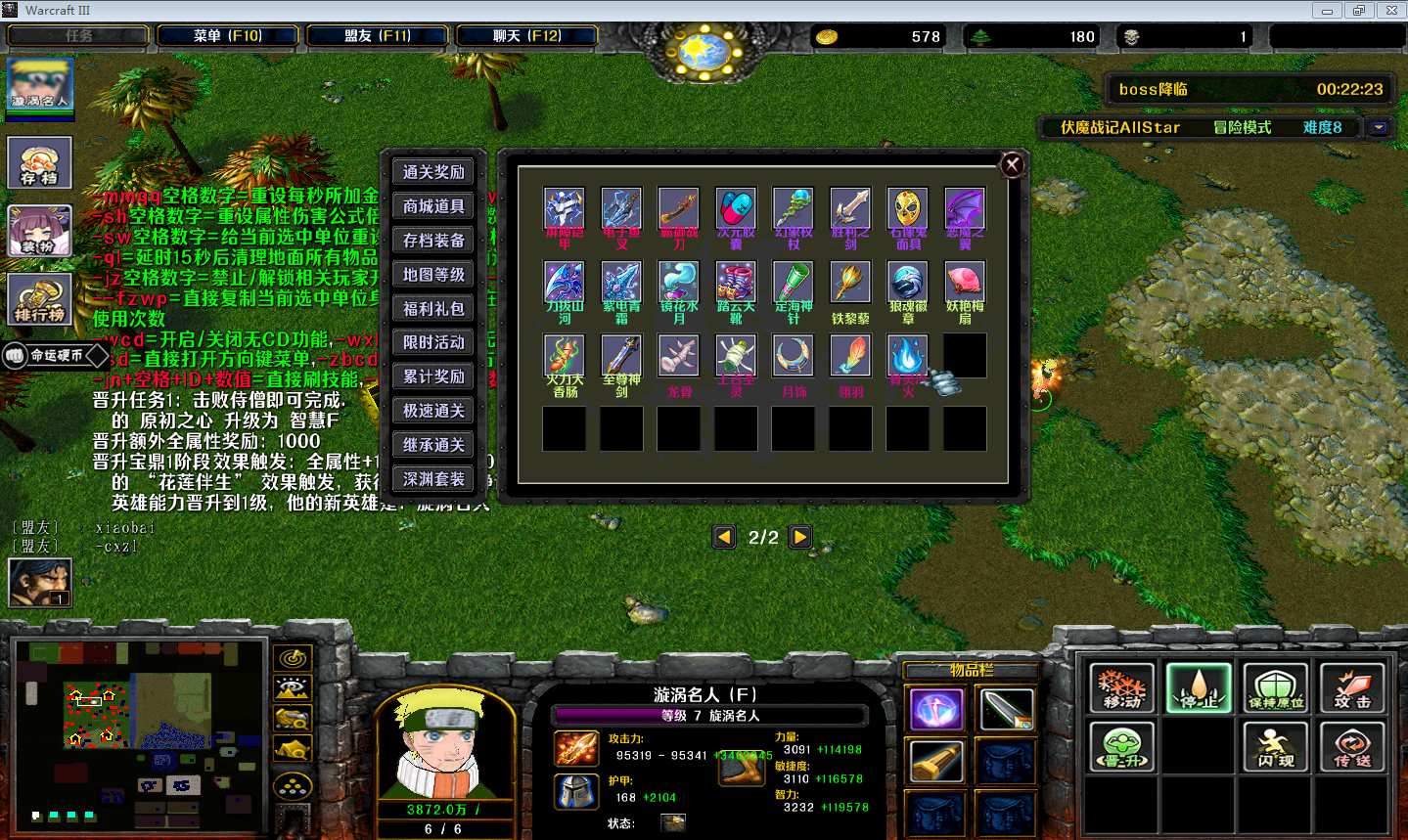
Task: Open the 福利礼包 gift pack tab
Action: [x=433, y=309]
